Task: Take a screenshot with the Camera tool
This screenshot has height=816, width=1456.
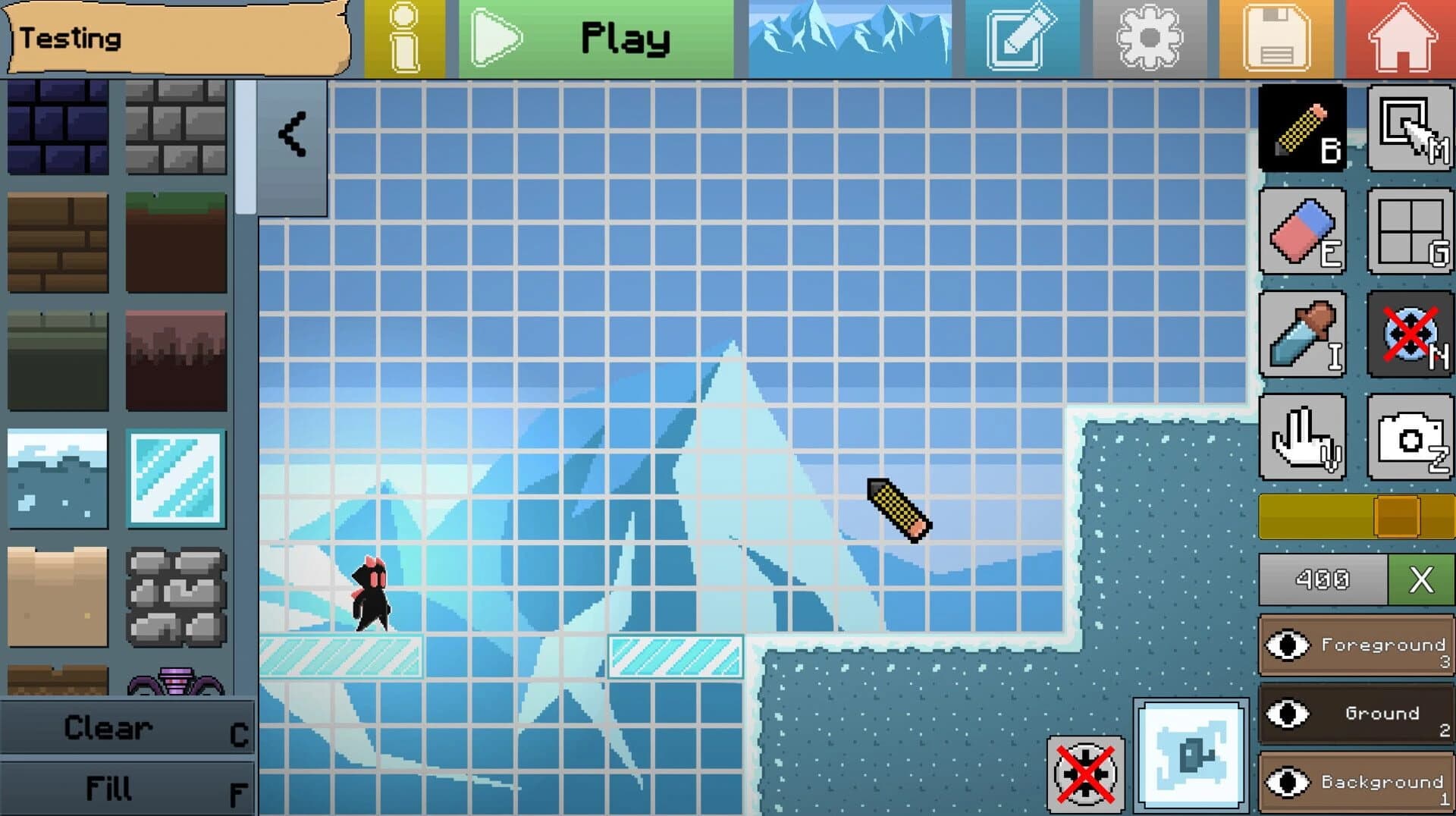Action: pos(1409,436)
